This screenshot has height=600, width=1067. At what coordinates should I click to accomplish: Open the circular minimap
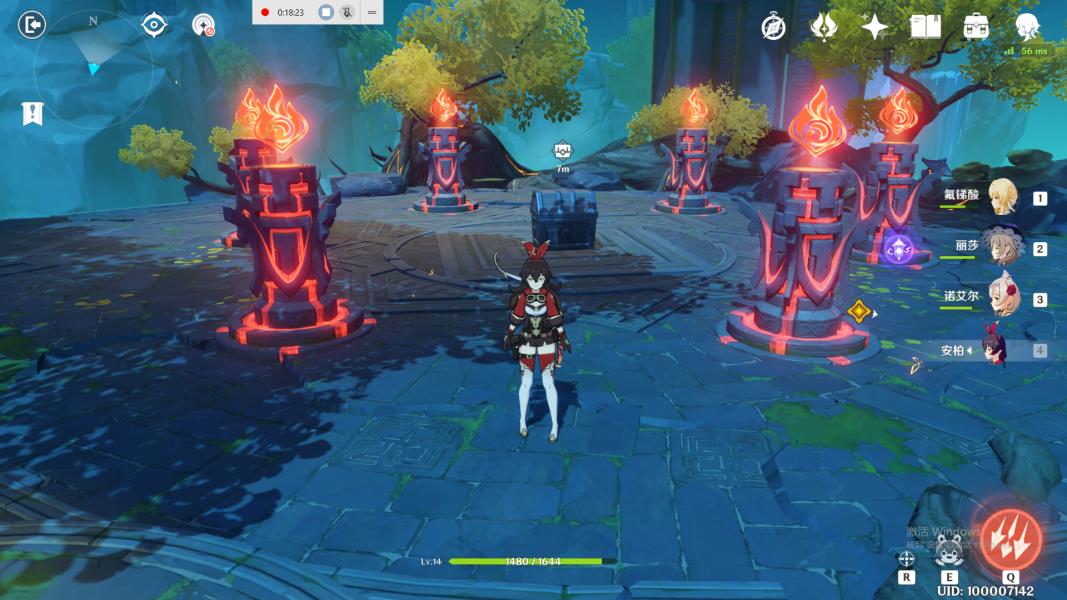click(93, 68)
